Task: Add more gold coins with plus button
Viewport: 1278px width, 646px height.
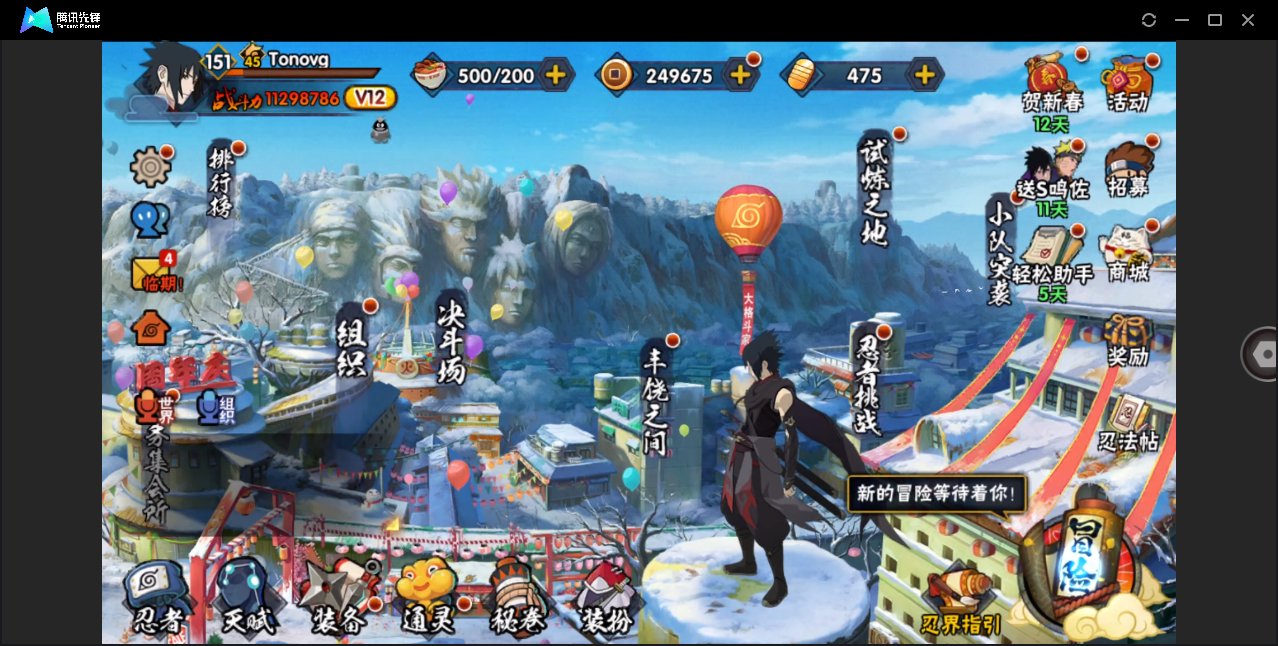Action: coord(741,75)
